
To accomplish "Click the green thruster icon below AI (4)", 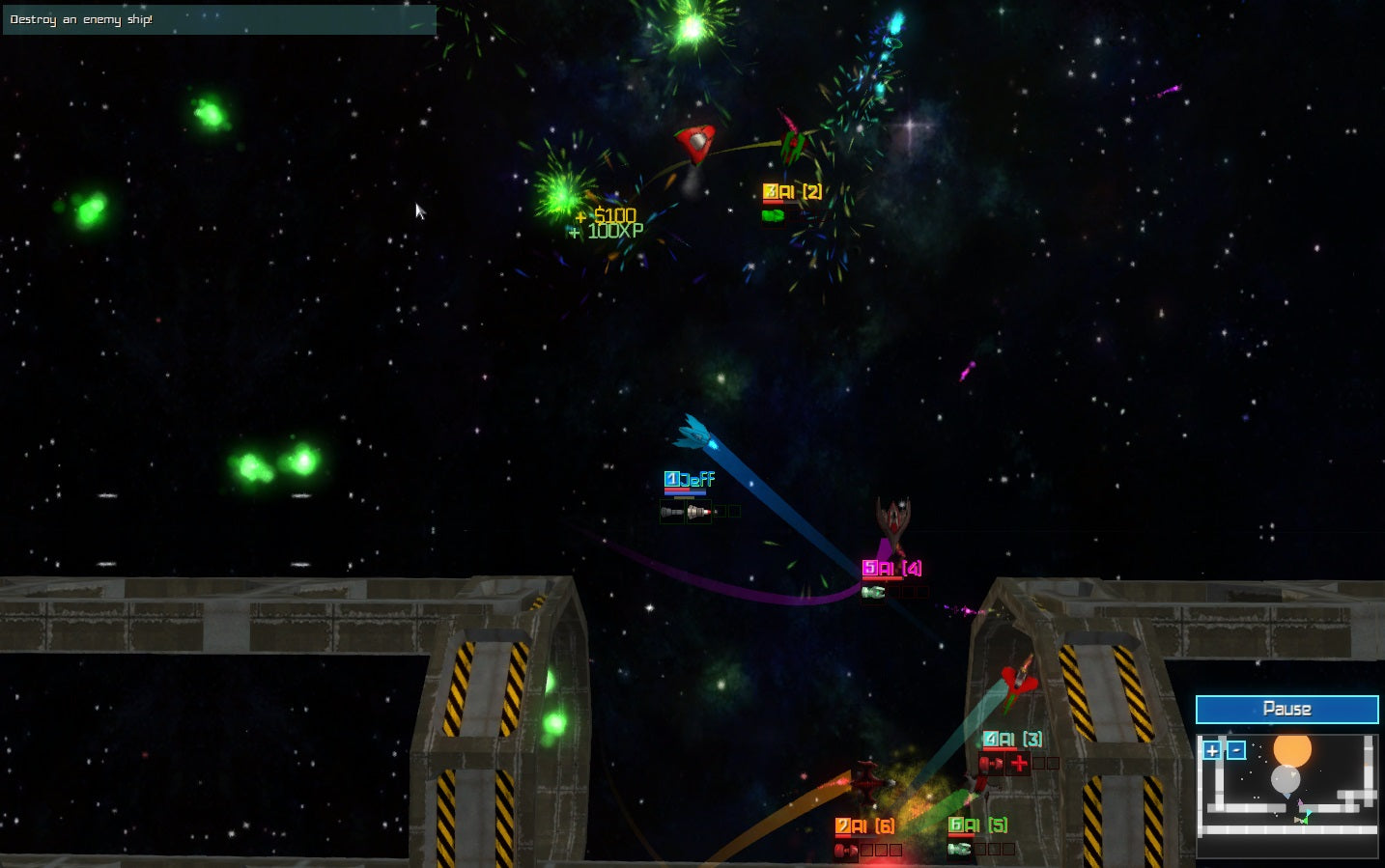I will click(x=874, y=591).
